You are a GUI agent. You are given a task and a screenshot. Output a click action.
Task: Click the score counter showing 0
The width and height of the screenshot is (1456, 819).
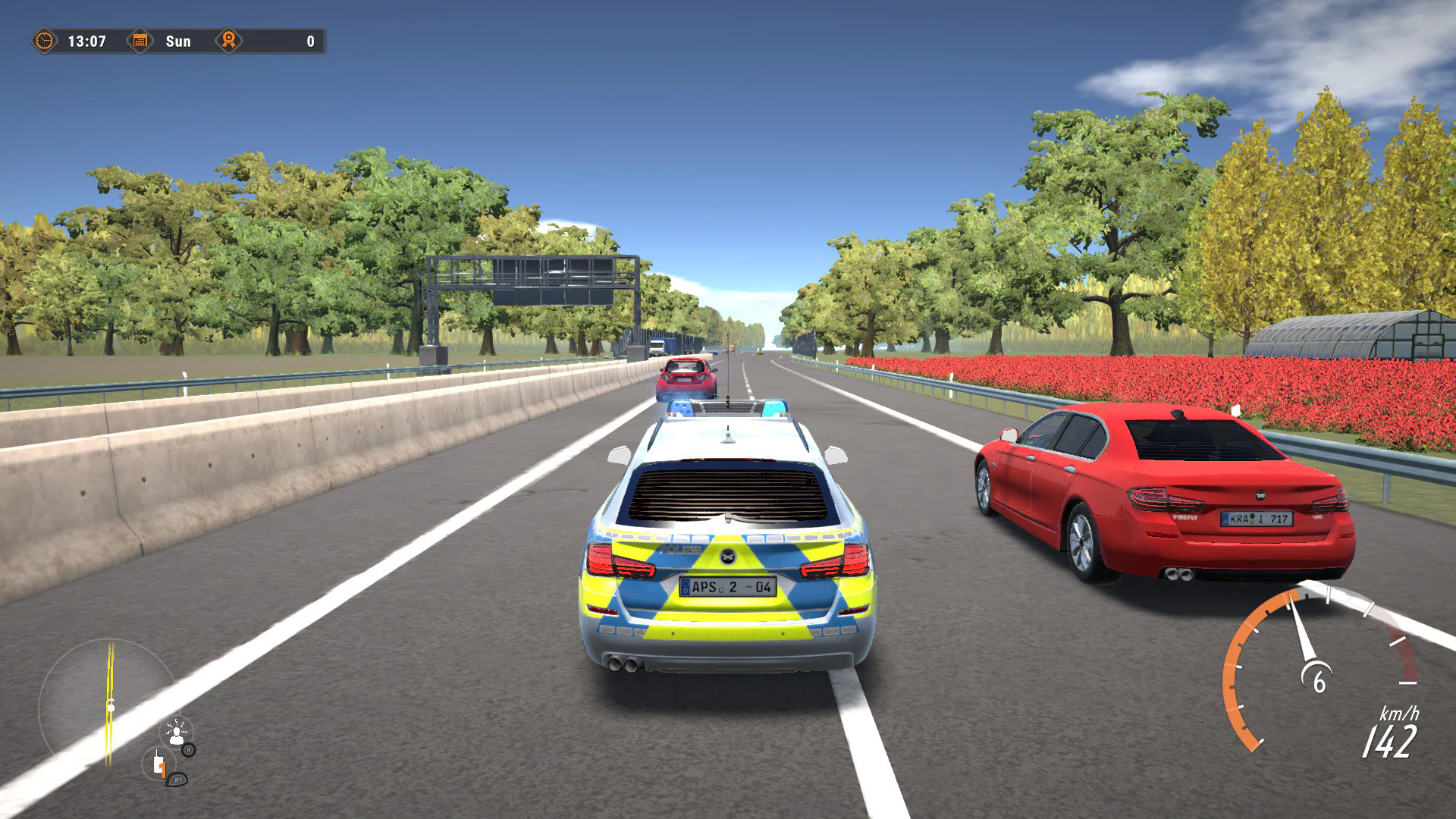point(309,42)
